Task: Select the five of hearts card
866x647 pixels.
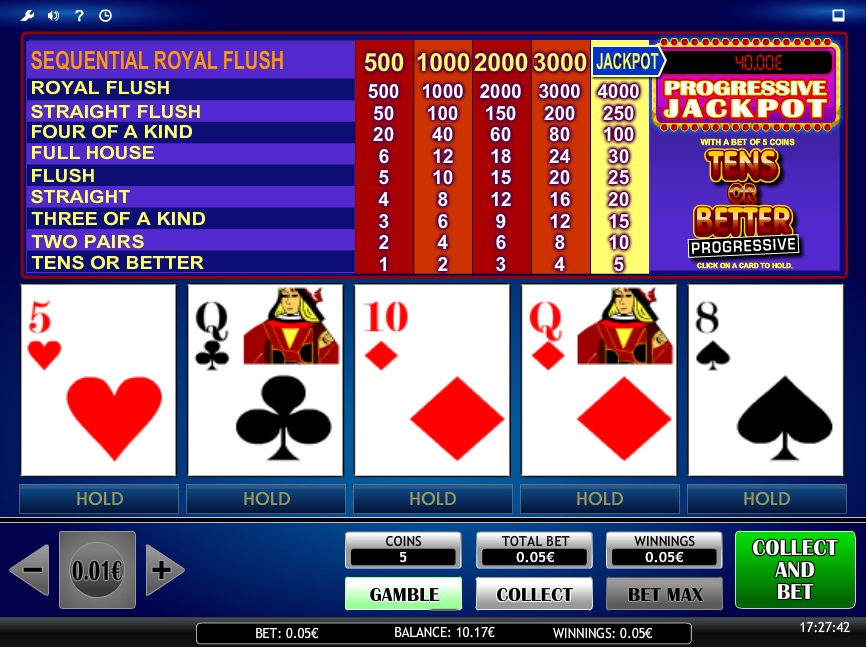Action: click(x=98, y=380)
